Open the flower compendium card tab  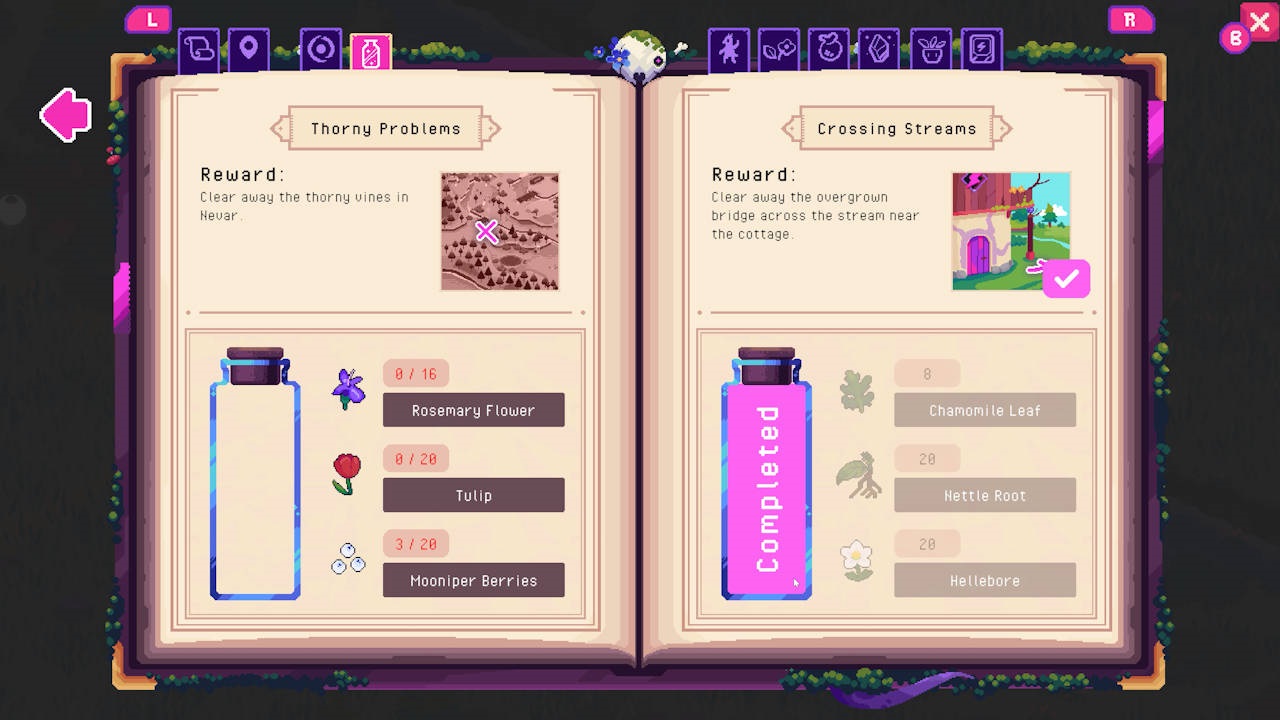tap(779, 49)
